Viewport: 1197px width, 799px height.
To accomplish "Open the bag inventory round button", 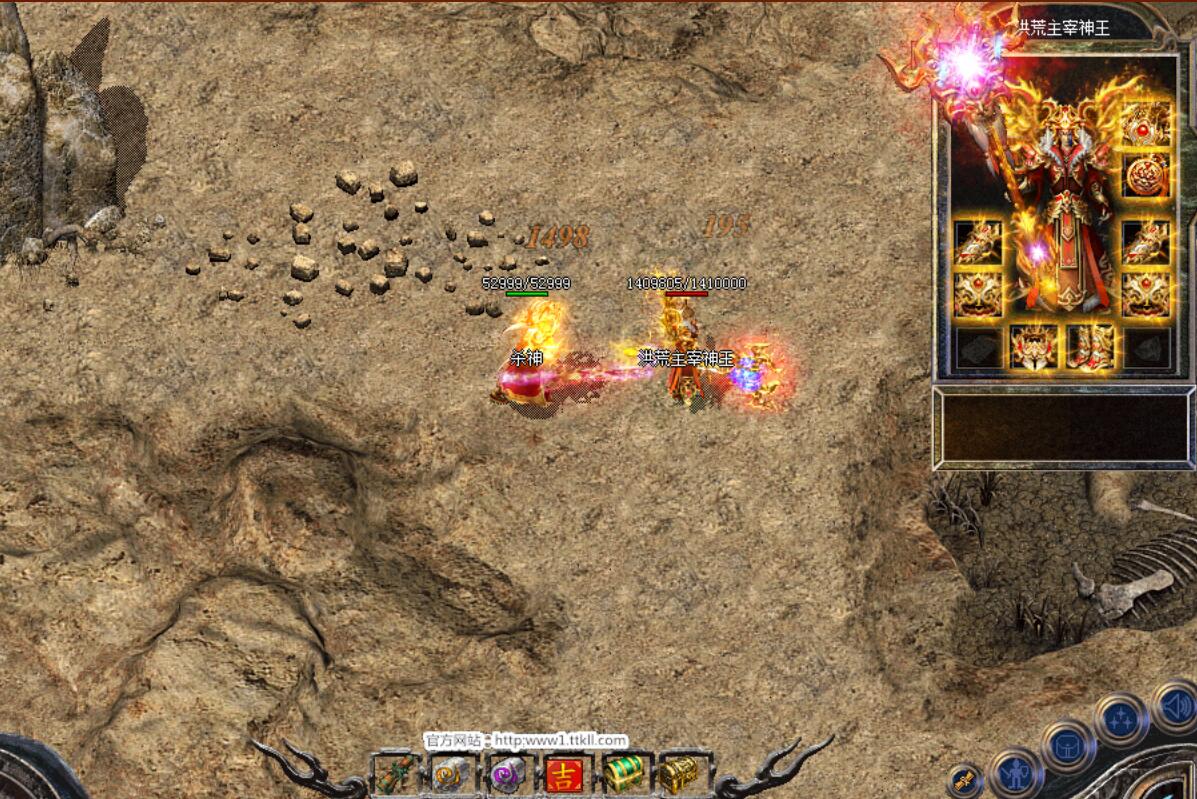I will 1068,745.
